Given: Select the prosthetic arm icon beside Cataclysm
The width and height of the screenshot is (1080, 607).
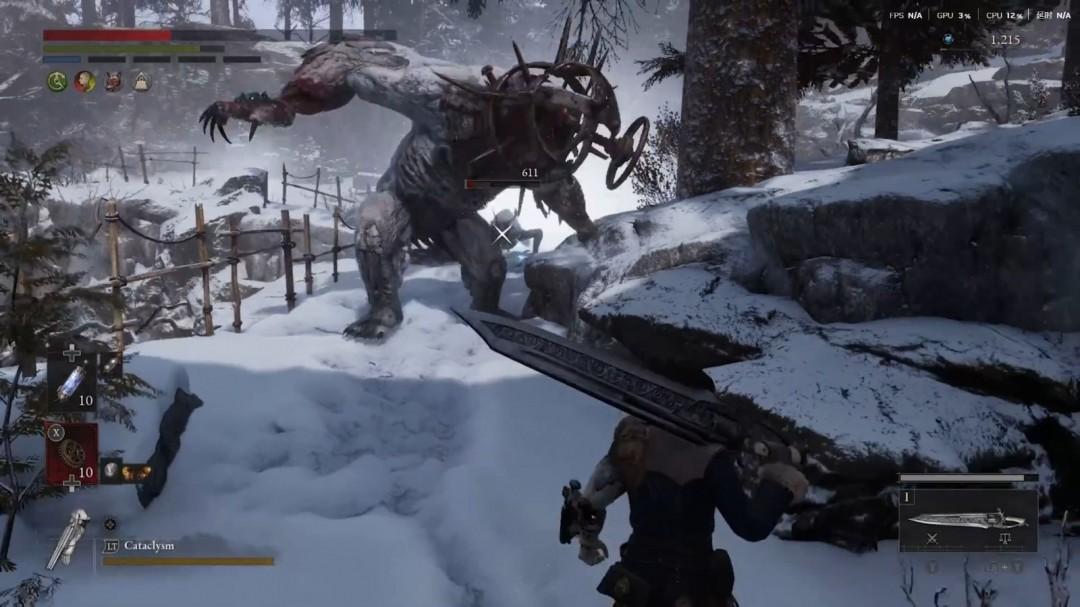Looking at the screenshot, I should 70,537.
